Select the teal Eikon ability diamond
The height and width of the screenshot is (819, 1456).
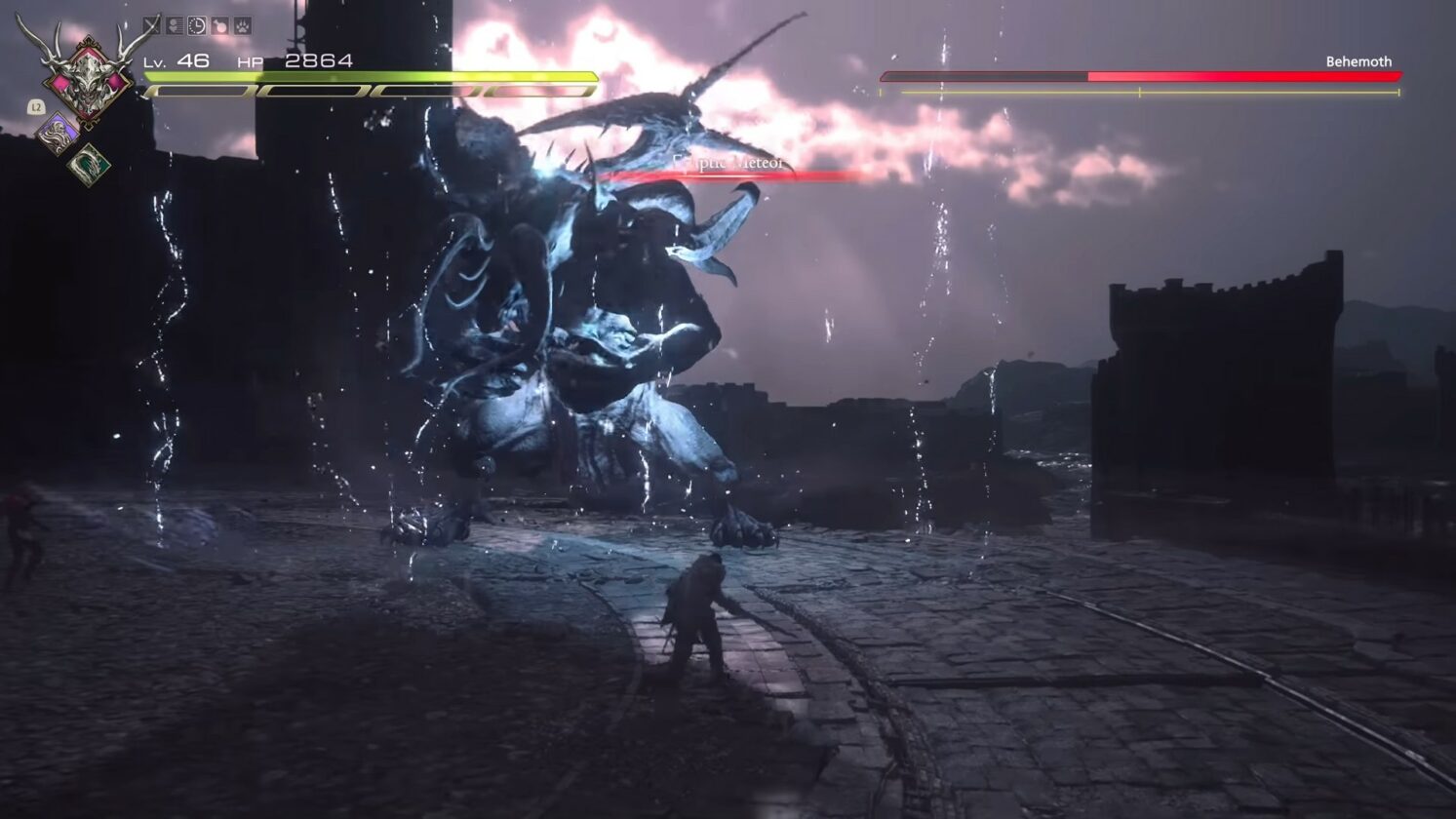(90, 164)
